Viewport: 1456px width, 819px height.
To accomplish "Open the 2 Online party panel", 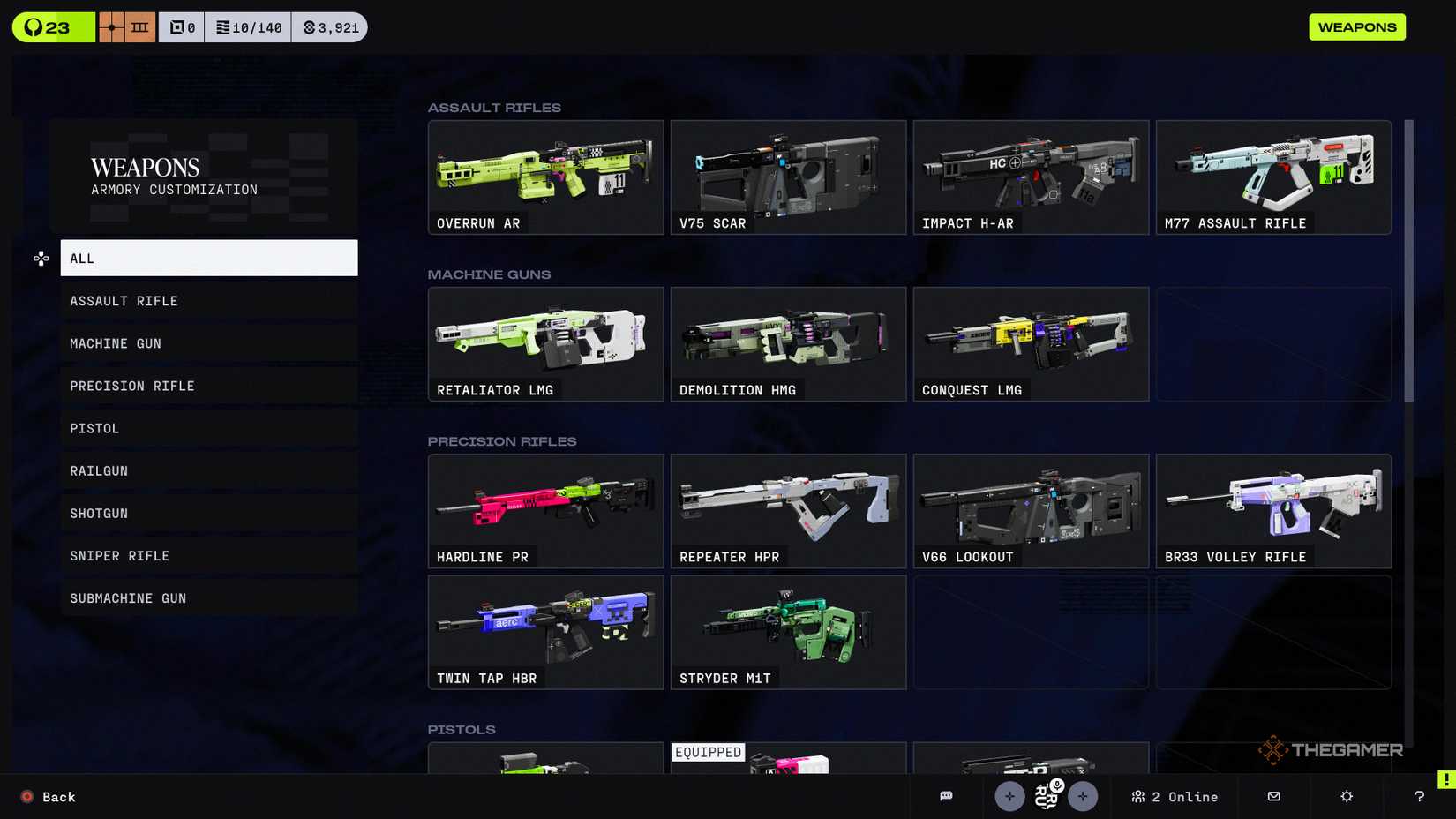I will 1174,796.
